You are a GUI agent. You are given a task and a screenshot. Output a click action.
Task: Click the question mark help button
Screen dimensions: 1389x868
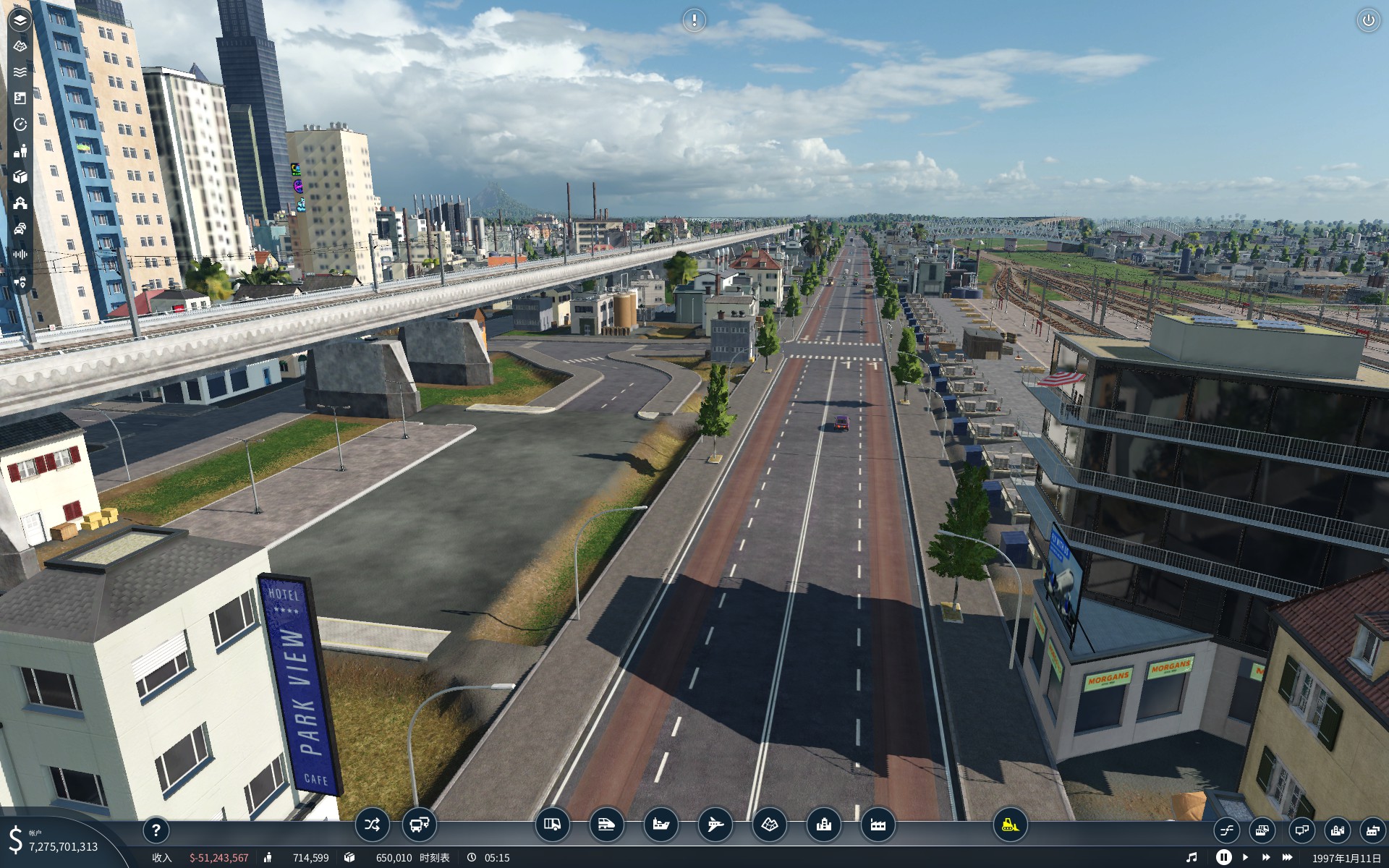pyautogui.click(x=156, y=830)
